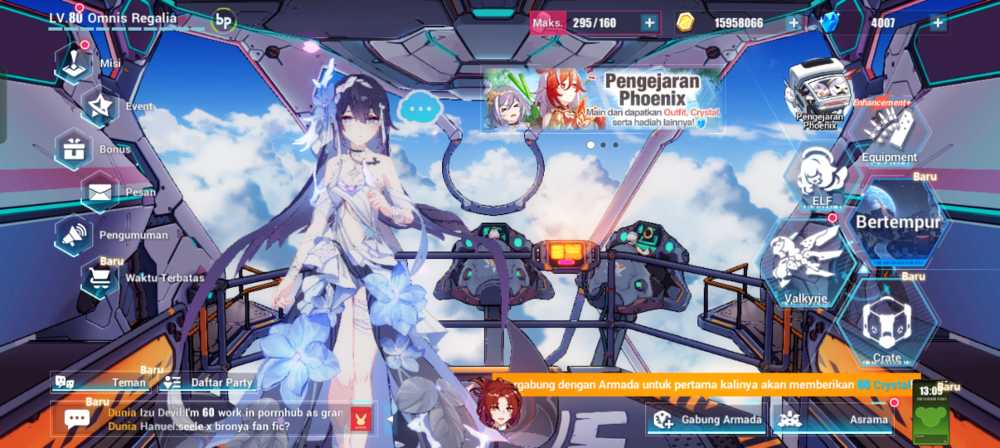Screen dimensions: 1000x448
Task: Start battle with the Bertempur button
Action: coord(898,221)
